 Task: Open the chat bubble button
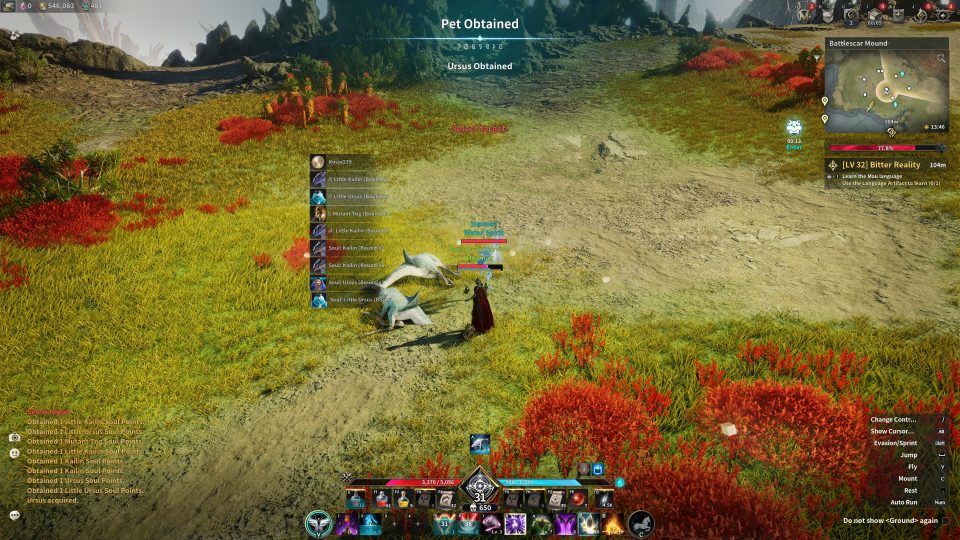tap(15, 514)
